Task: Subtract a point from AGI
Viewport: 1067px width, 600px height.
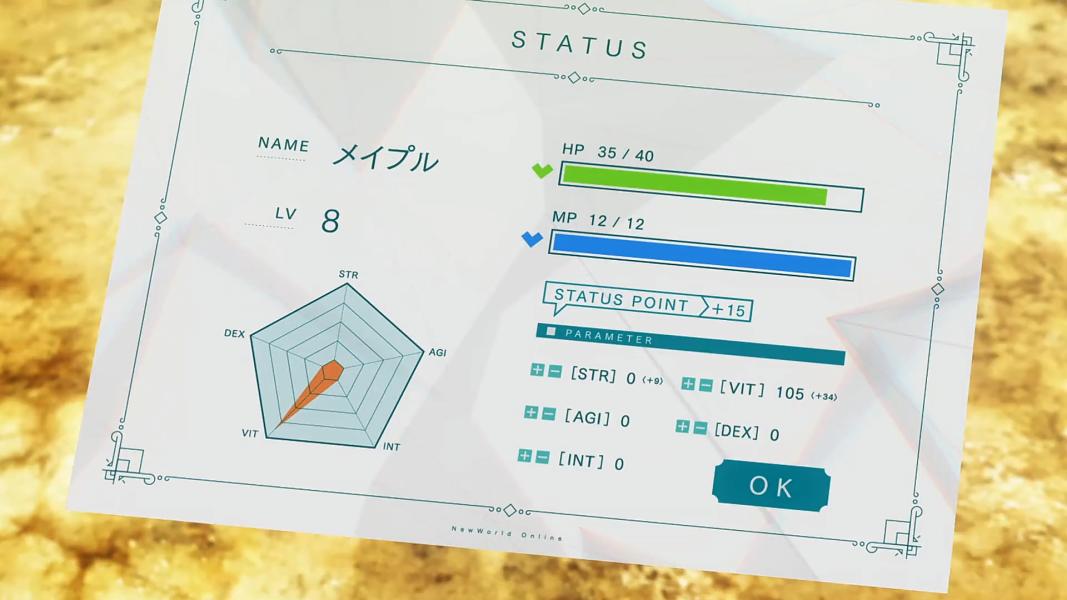Action: click(548, 414)
